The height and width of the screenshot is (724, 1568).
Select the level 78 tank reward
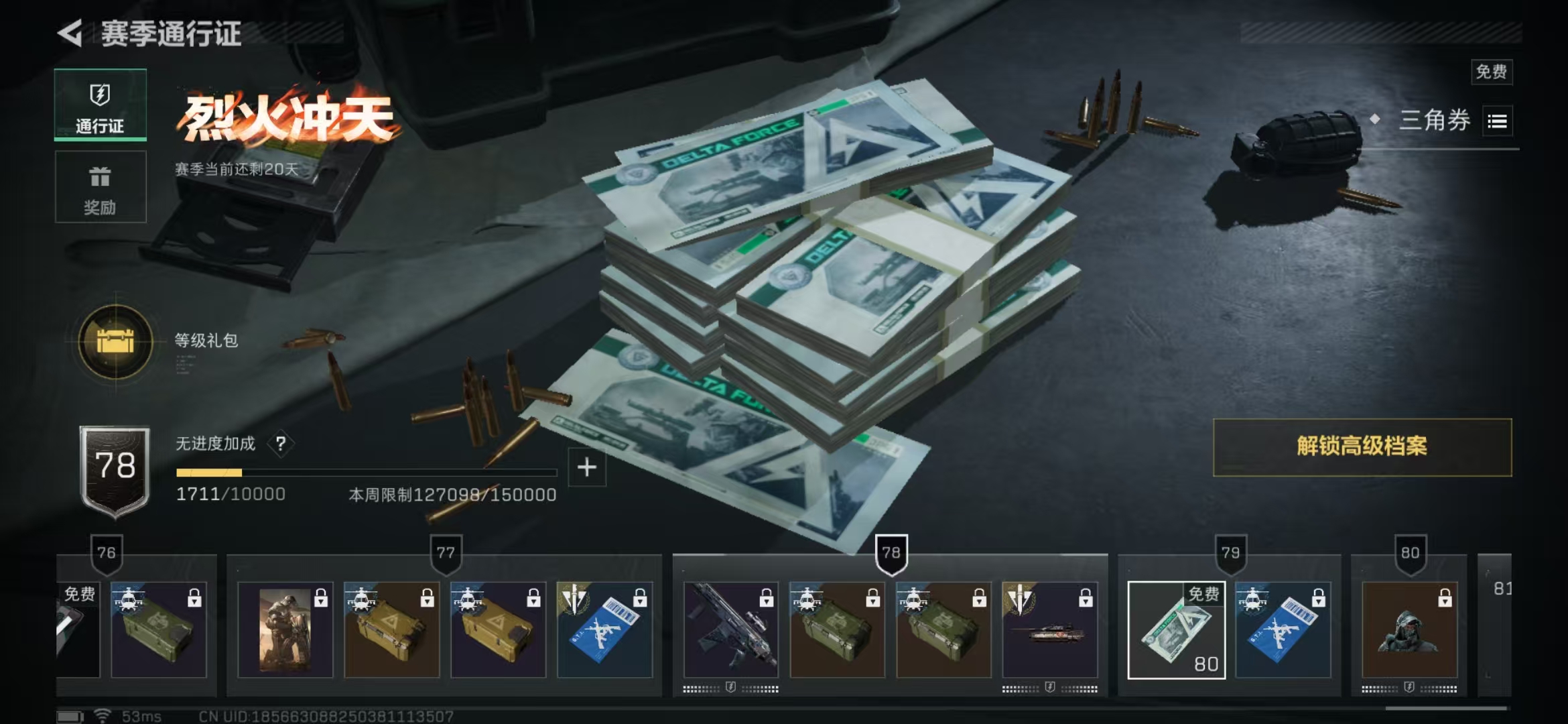(x=1050, y=630)
